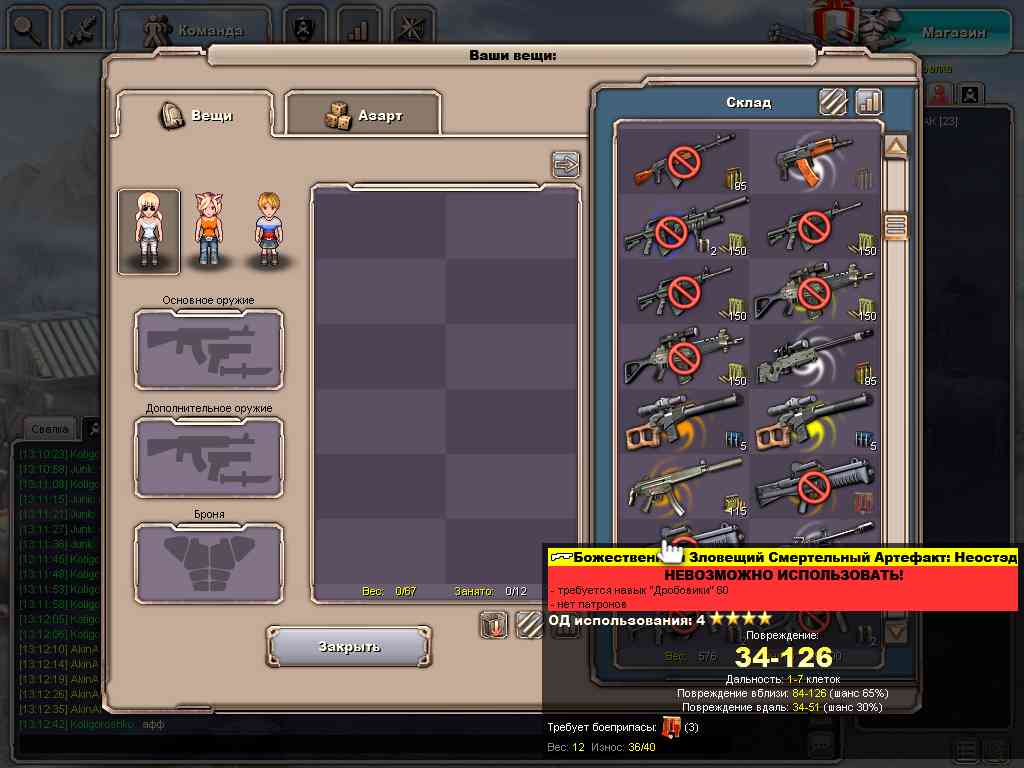1024x768 pixels.
Task: Switch to the Азарт tab
Action: tap(363, 115)
